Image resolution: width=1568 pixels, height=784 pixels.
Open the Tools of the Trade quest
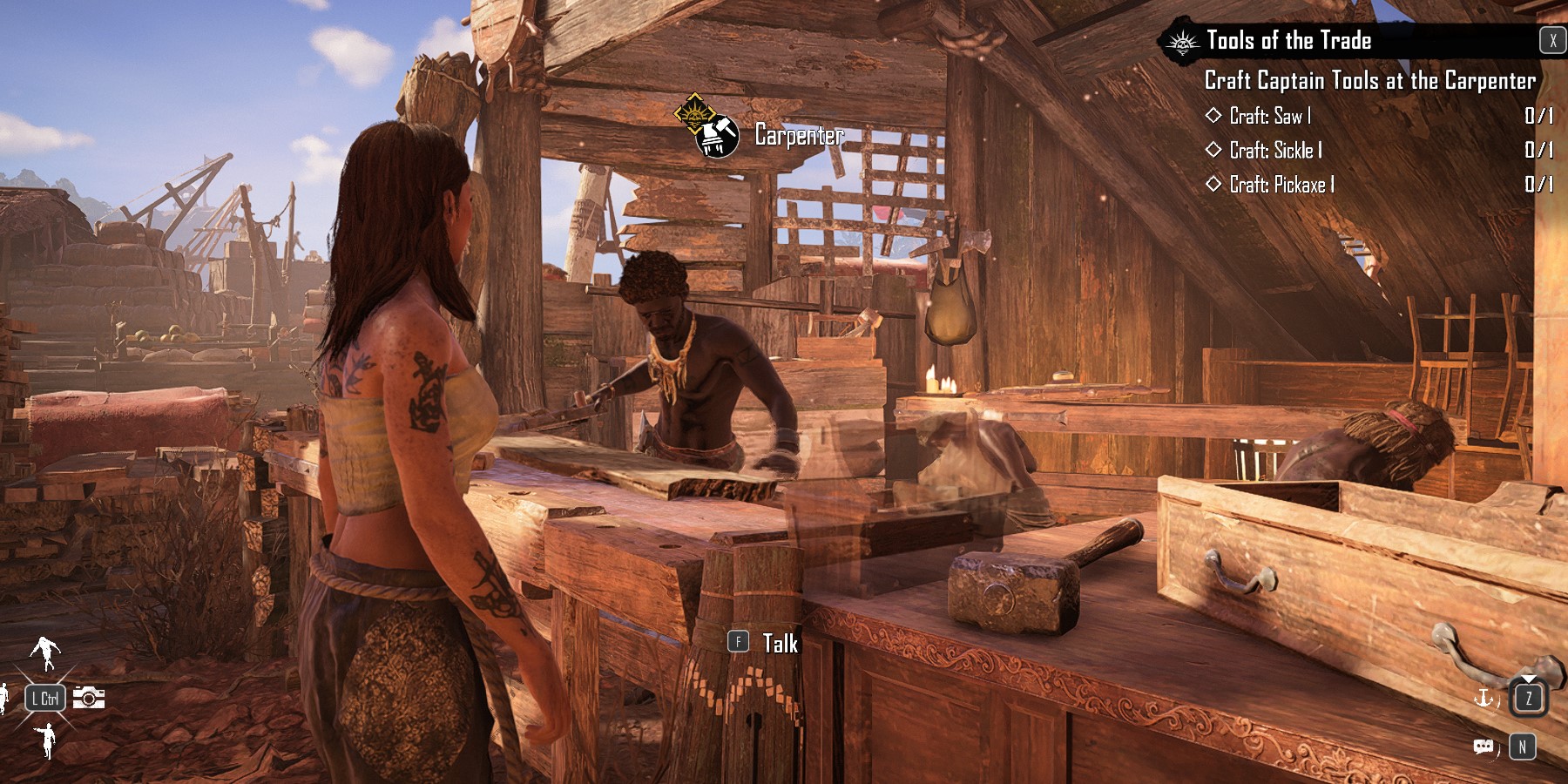1288,41
